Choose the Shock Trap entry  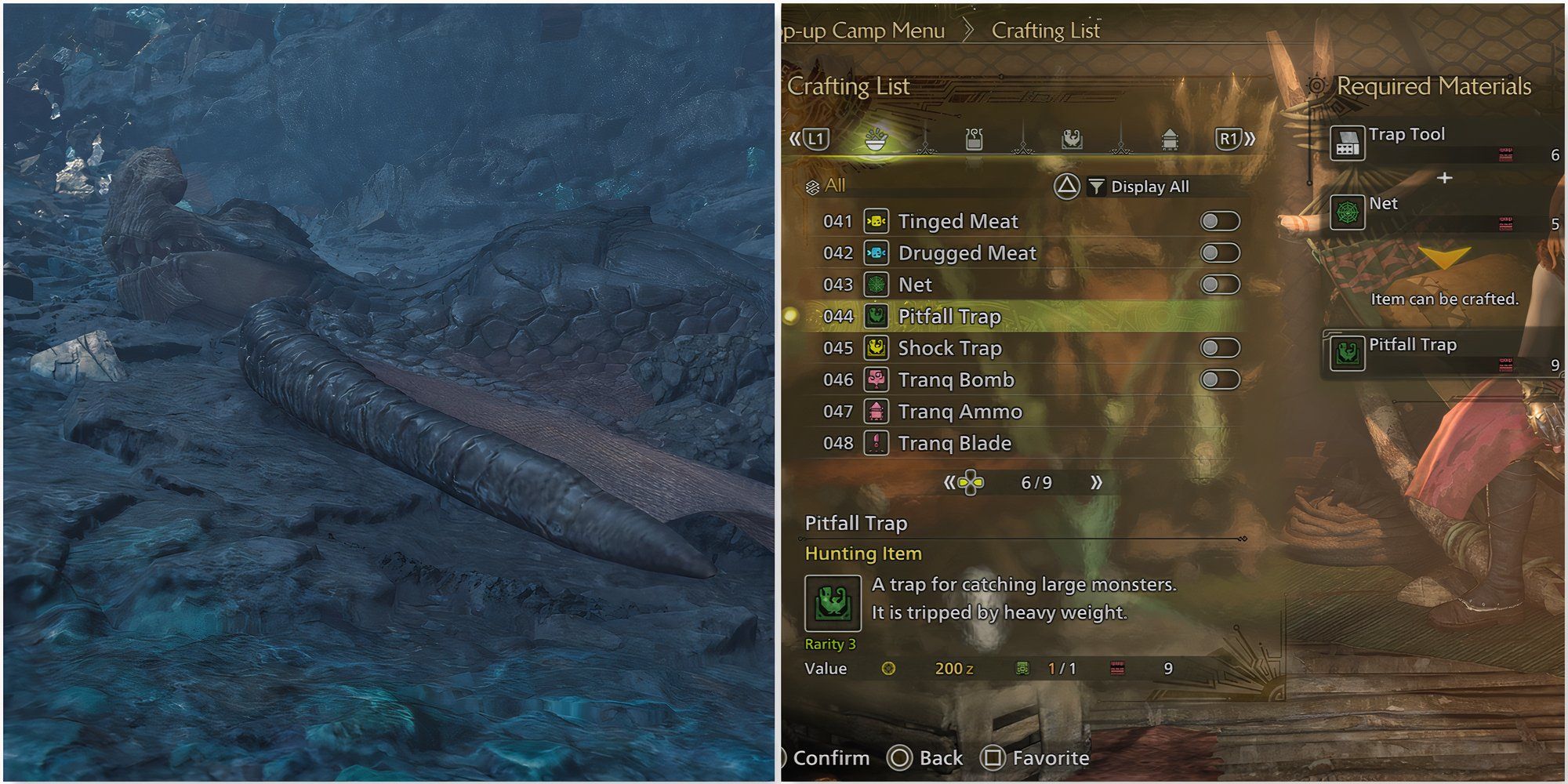click(x=949, y=348)
